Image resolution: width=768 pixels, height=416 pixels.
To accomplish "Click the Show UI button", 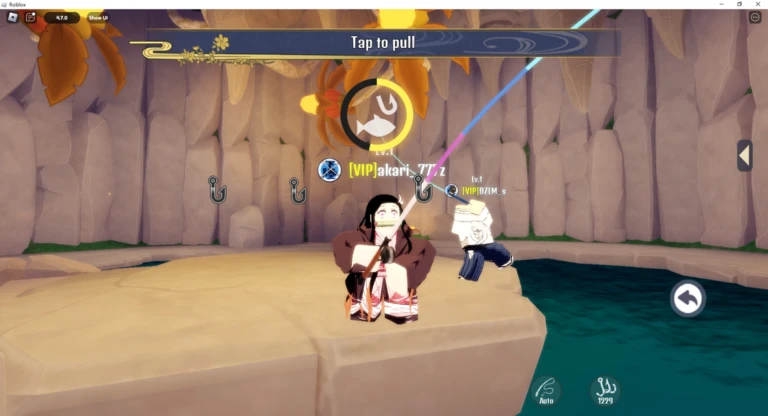I will tap(98, 18).
